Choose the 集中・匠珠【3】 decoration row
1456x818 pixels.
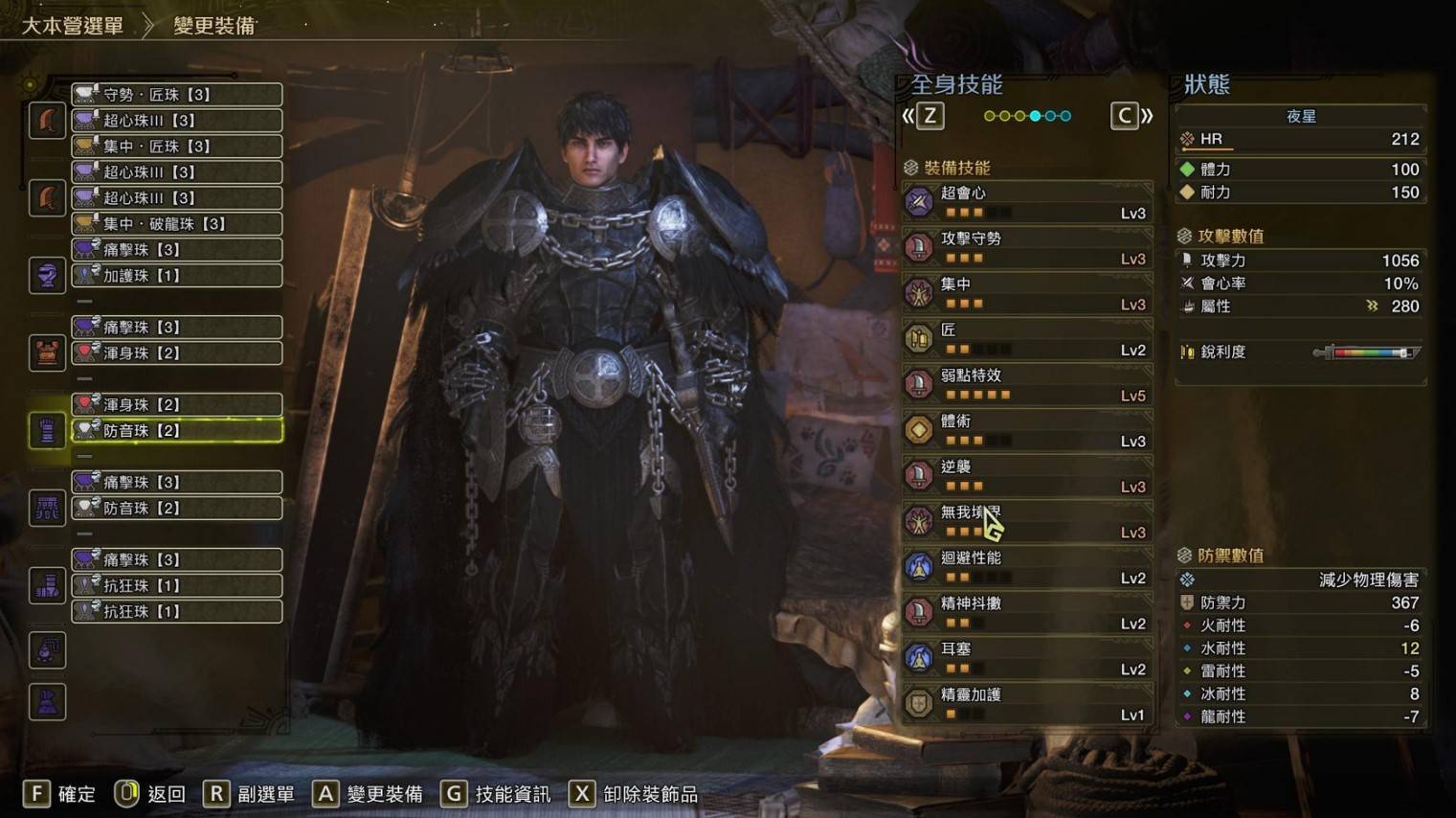[177, 147]
